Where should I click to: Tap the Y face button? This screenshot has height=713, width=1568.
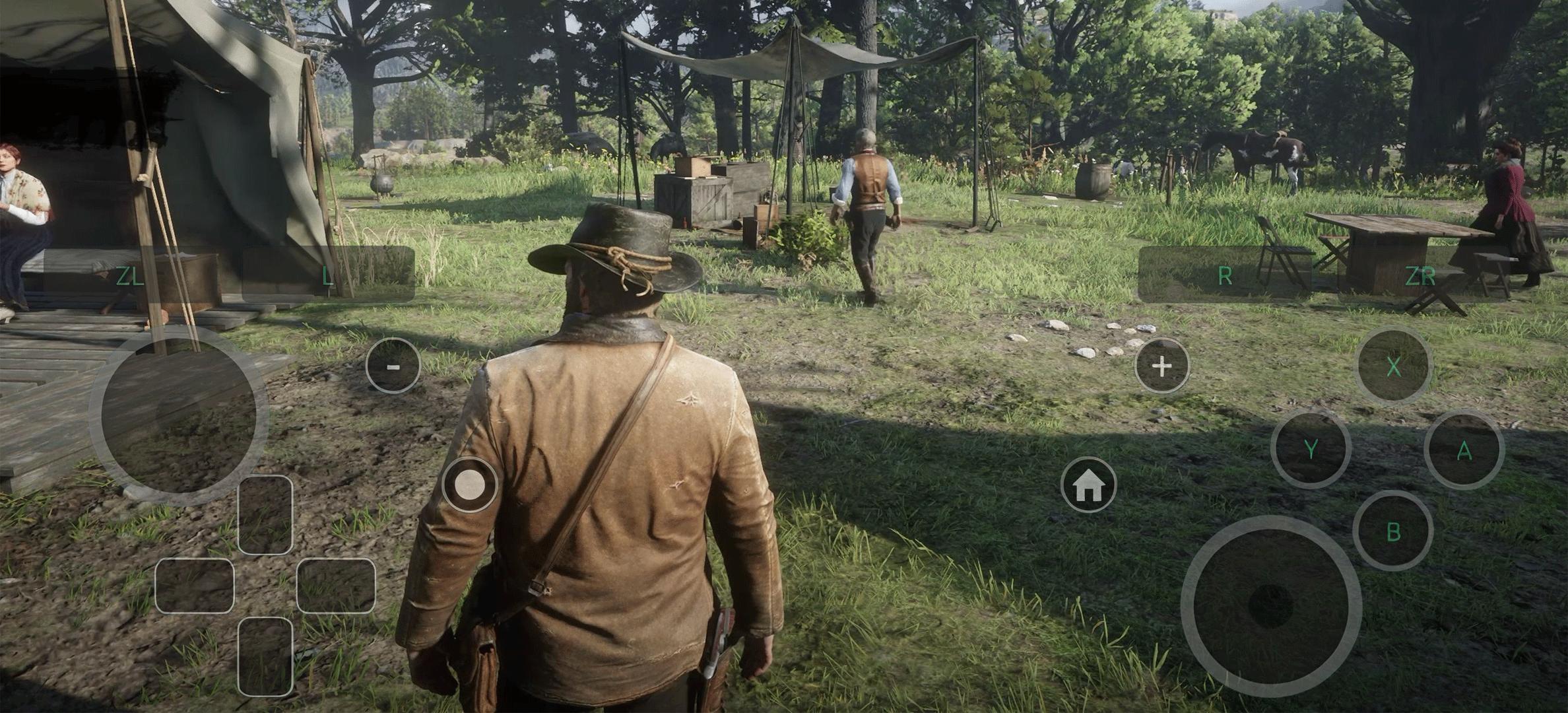click(1311, 449)
